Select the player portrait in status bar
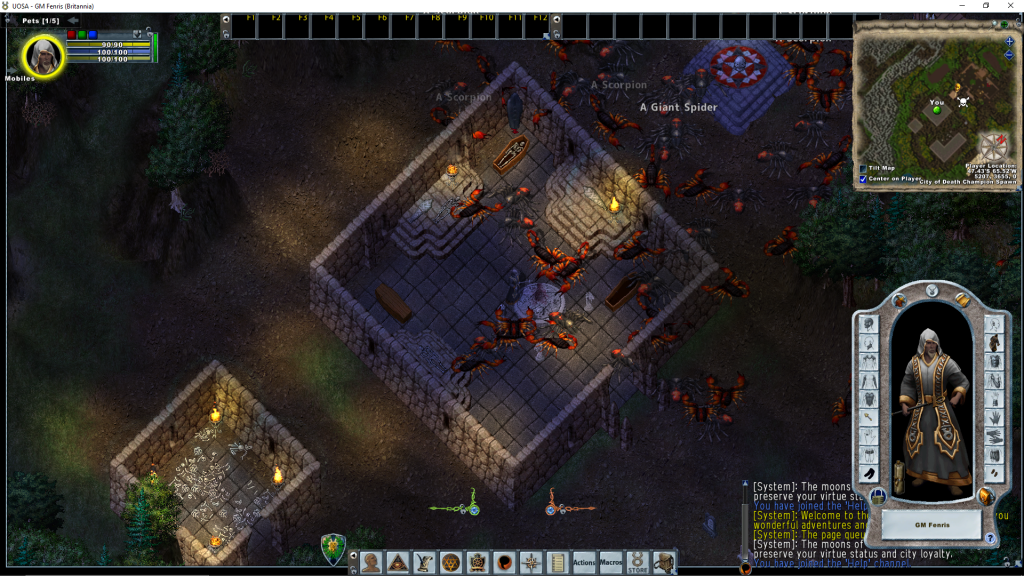This screenshot has height=576, width=1024. pyautogui.click(x=44, y=55)
